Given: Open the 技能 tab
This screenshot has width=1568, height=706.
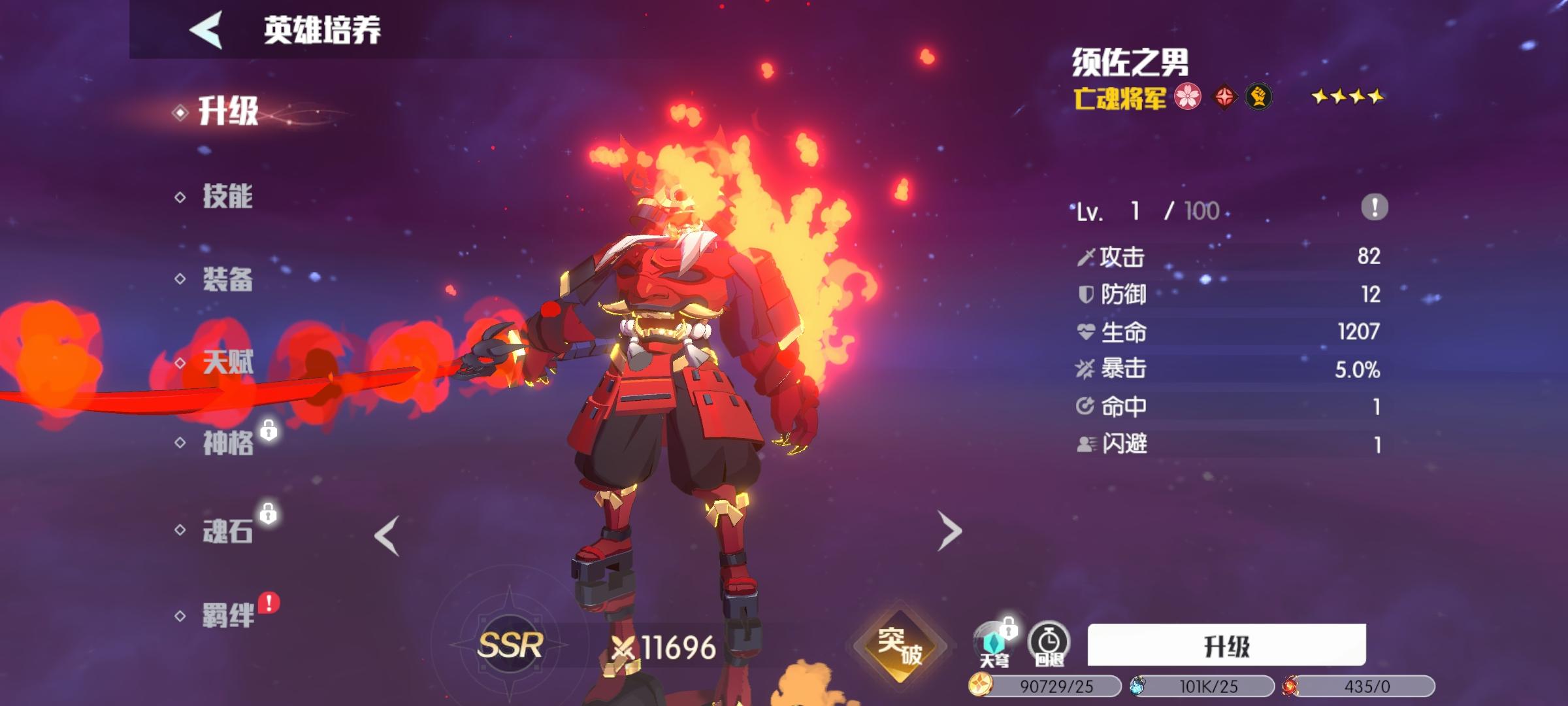Looking at the screenshot, I should point(227,196).
